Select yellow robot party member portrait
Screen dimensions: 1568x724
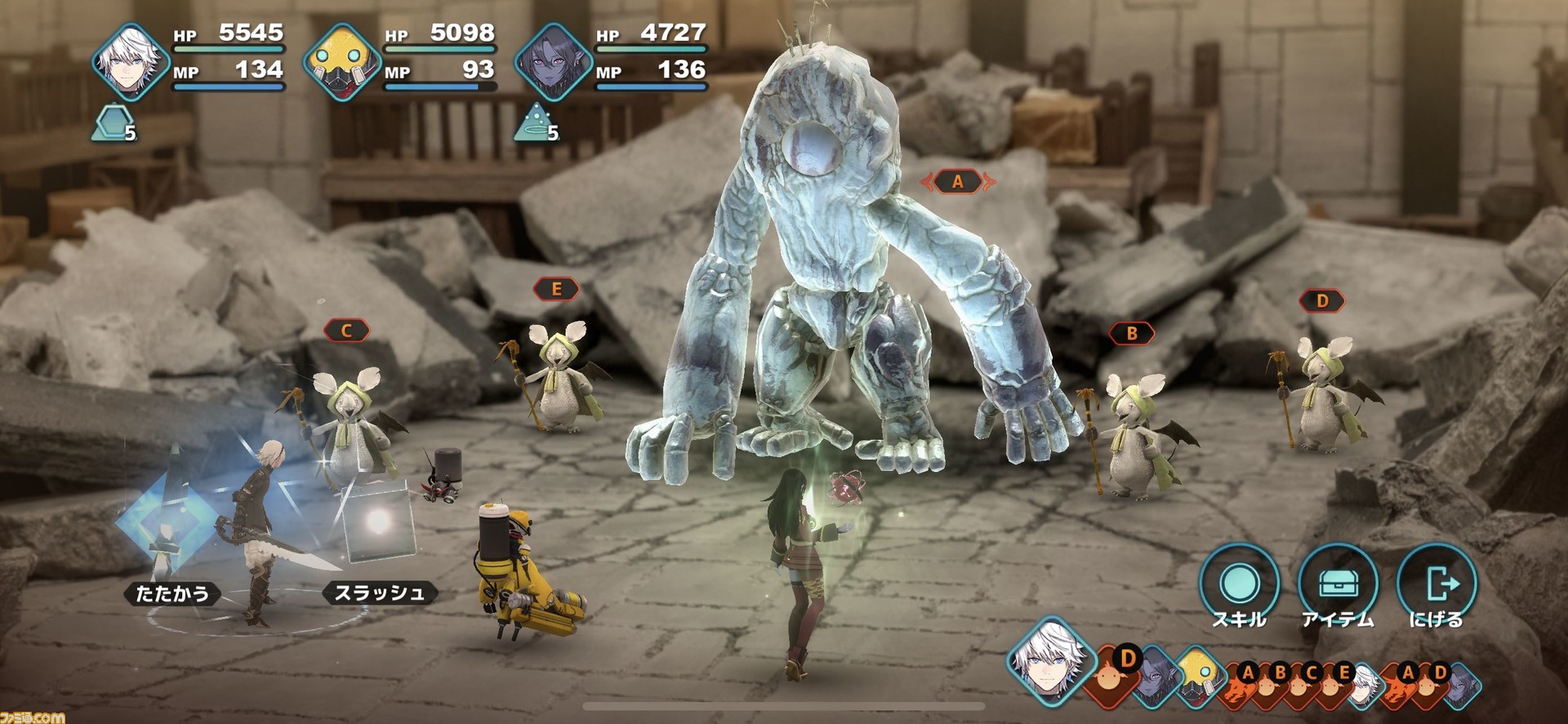tap(342, 63)
